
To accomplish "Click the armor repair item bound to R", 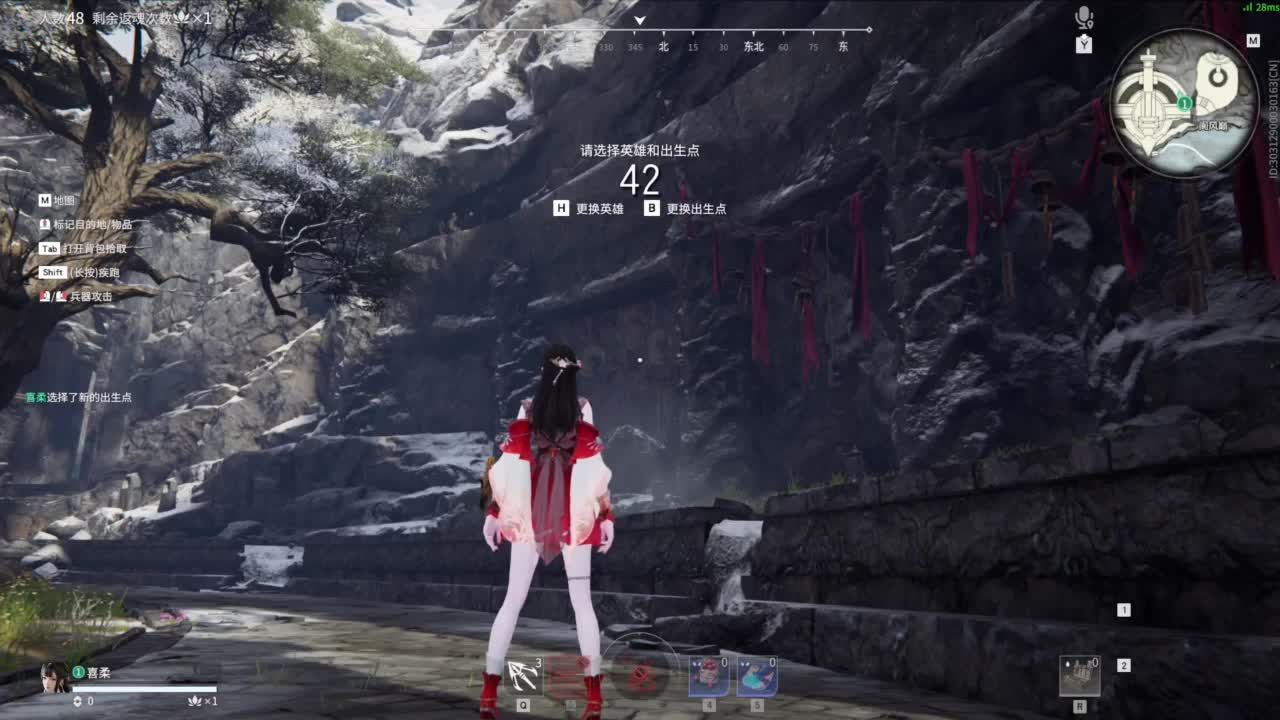I will 1081,676.
